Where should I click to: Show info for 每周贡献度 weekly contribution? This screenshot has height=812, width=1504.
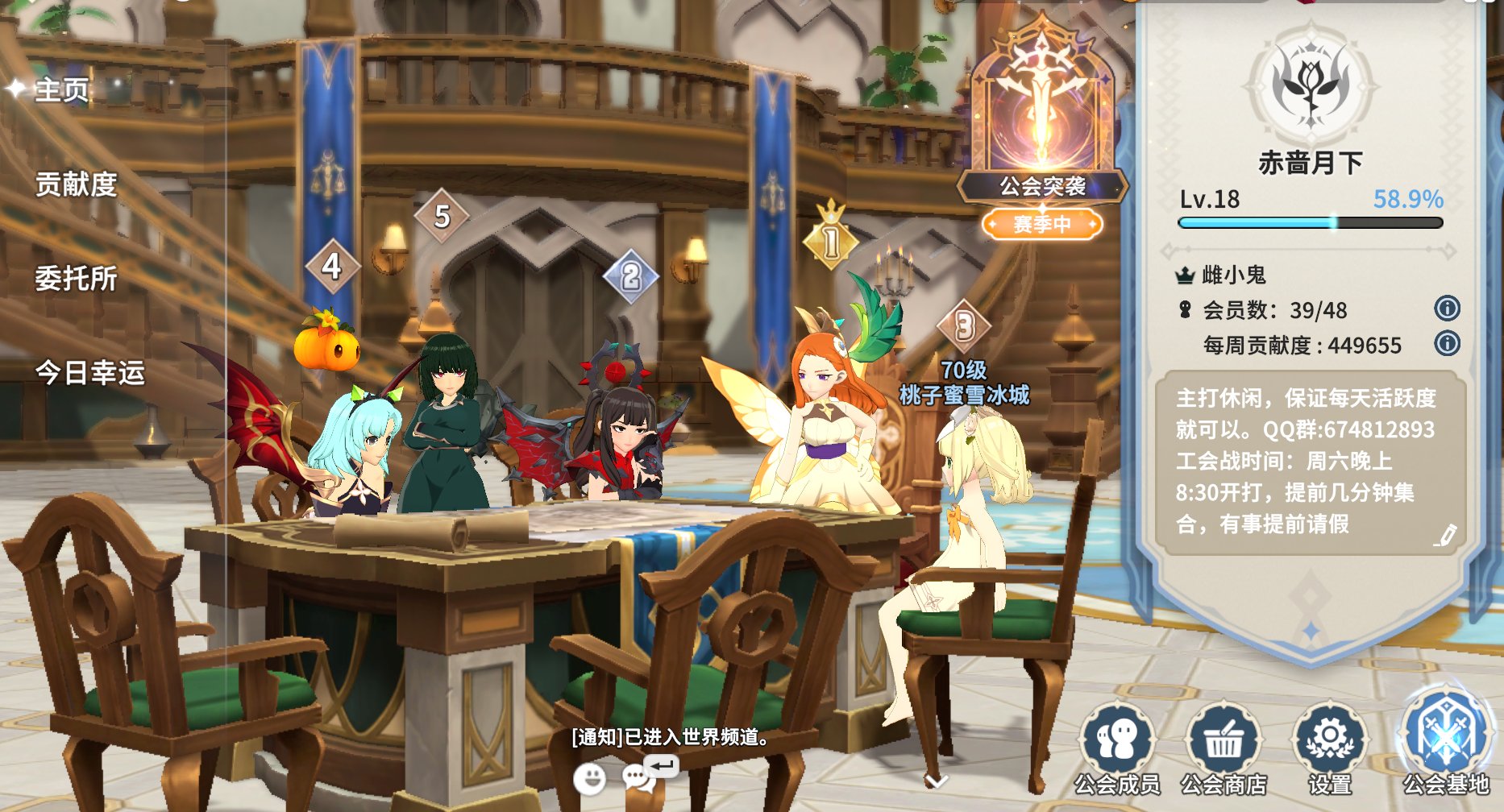click(1447, 344)
